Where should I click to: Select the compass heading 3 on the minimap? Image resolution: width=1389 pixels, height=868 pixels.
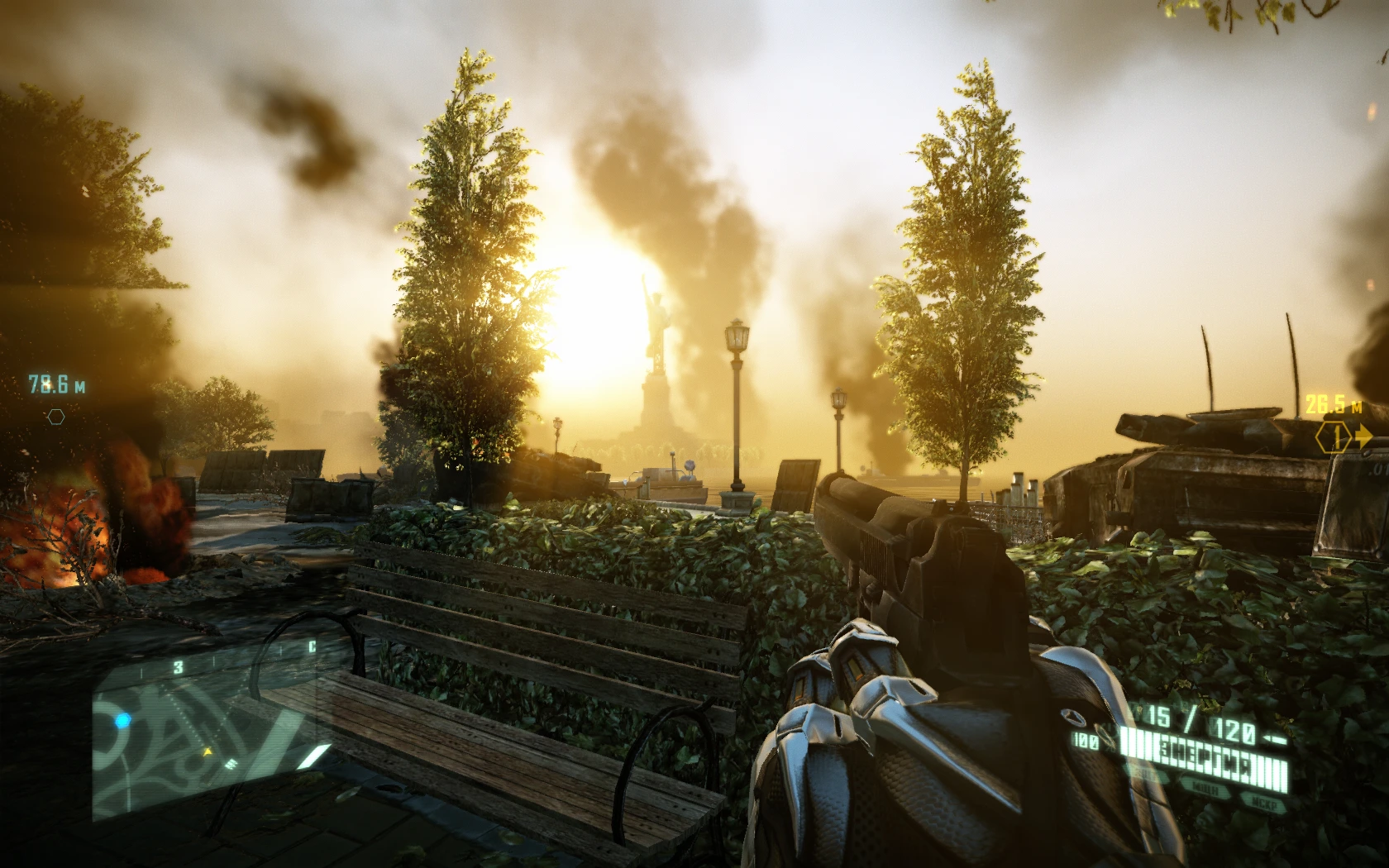coord(178,666)
